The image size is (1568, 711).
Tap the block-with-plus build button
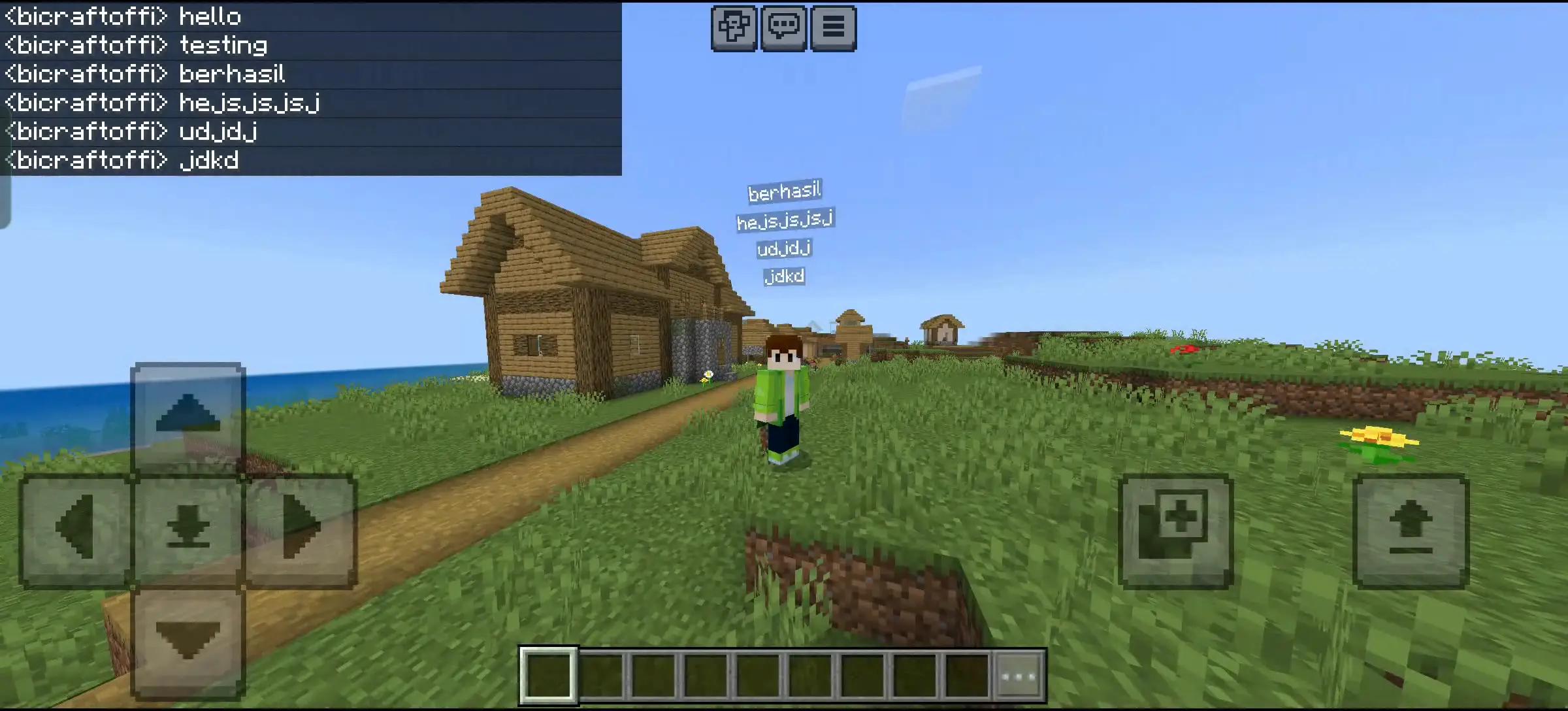(x=1175, y=531)
